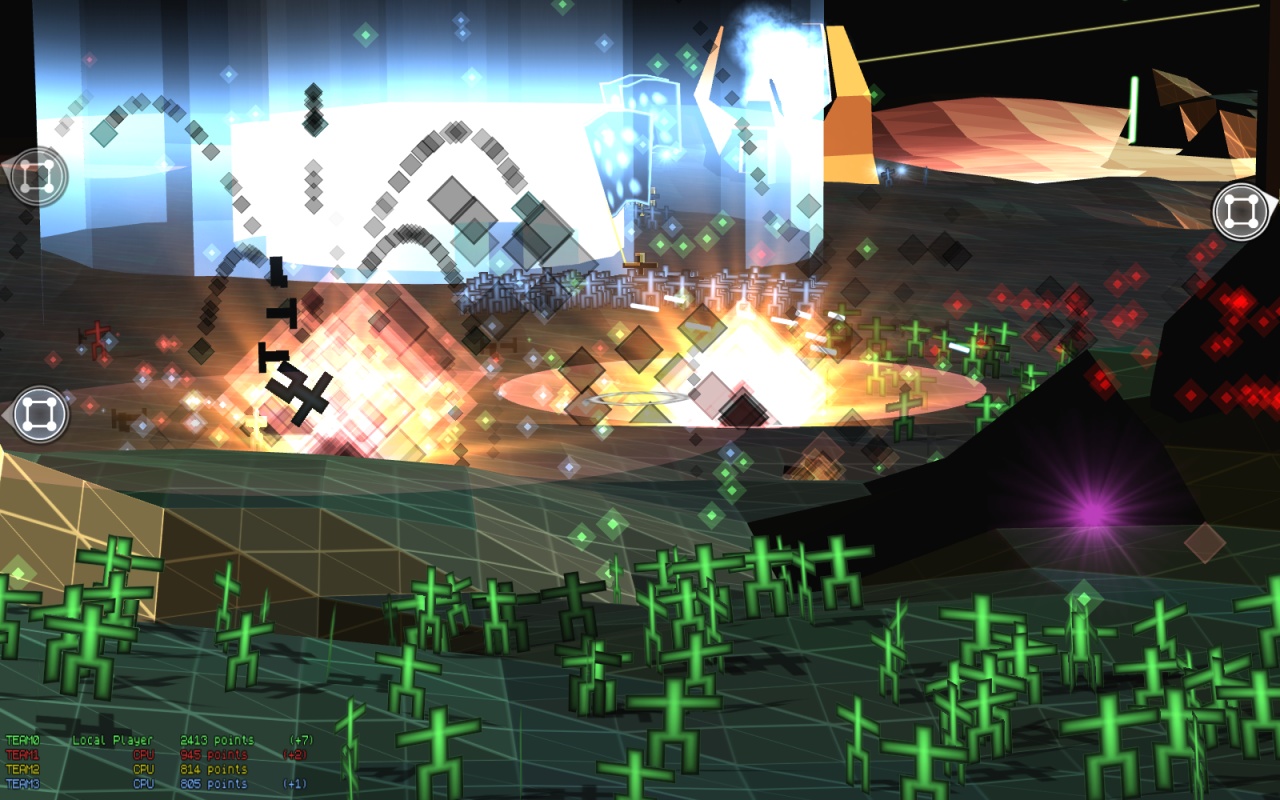
Task: Click the 2413 points score text
Action: (216, 741)
